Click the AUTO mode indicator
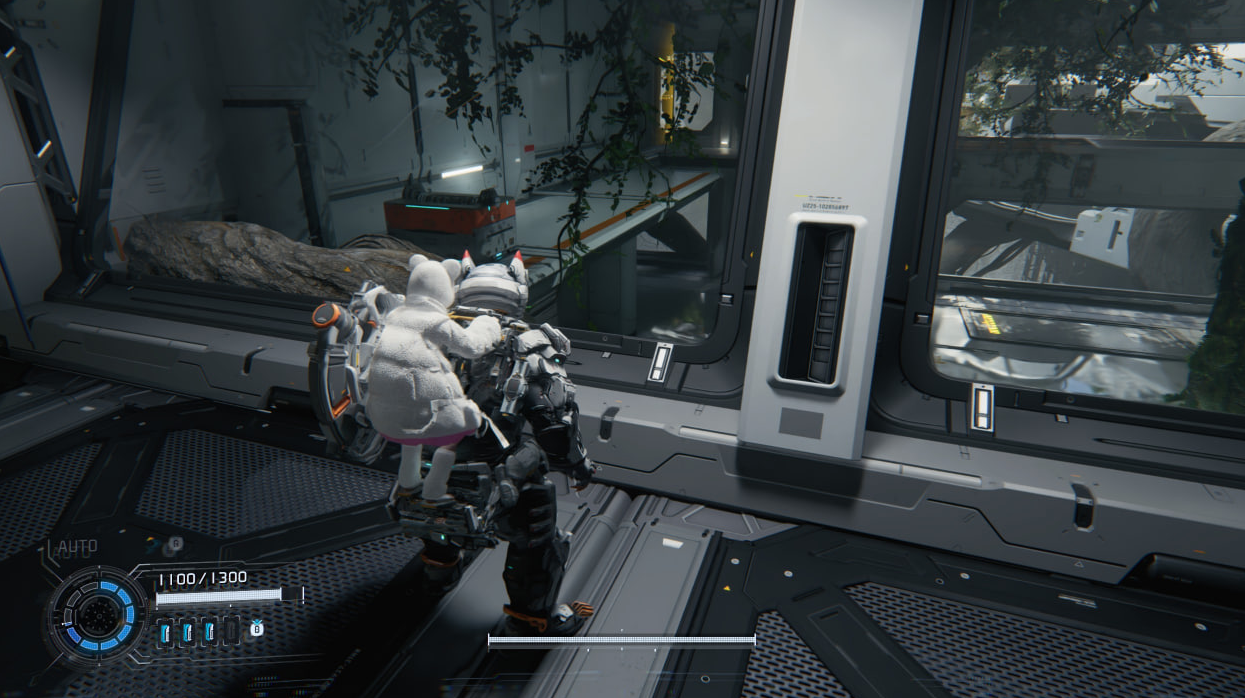The width and height of the screenshot is (1245, 698). tap(76, 547)
